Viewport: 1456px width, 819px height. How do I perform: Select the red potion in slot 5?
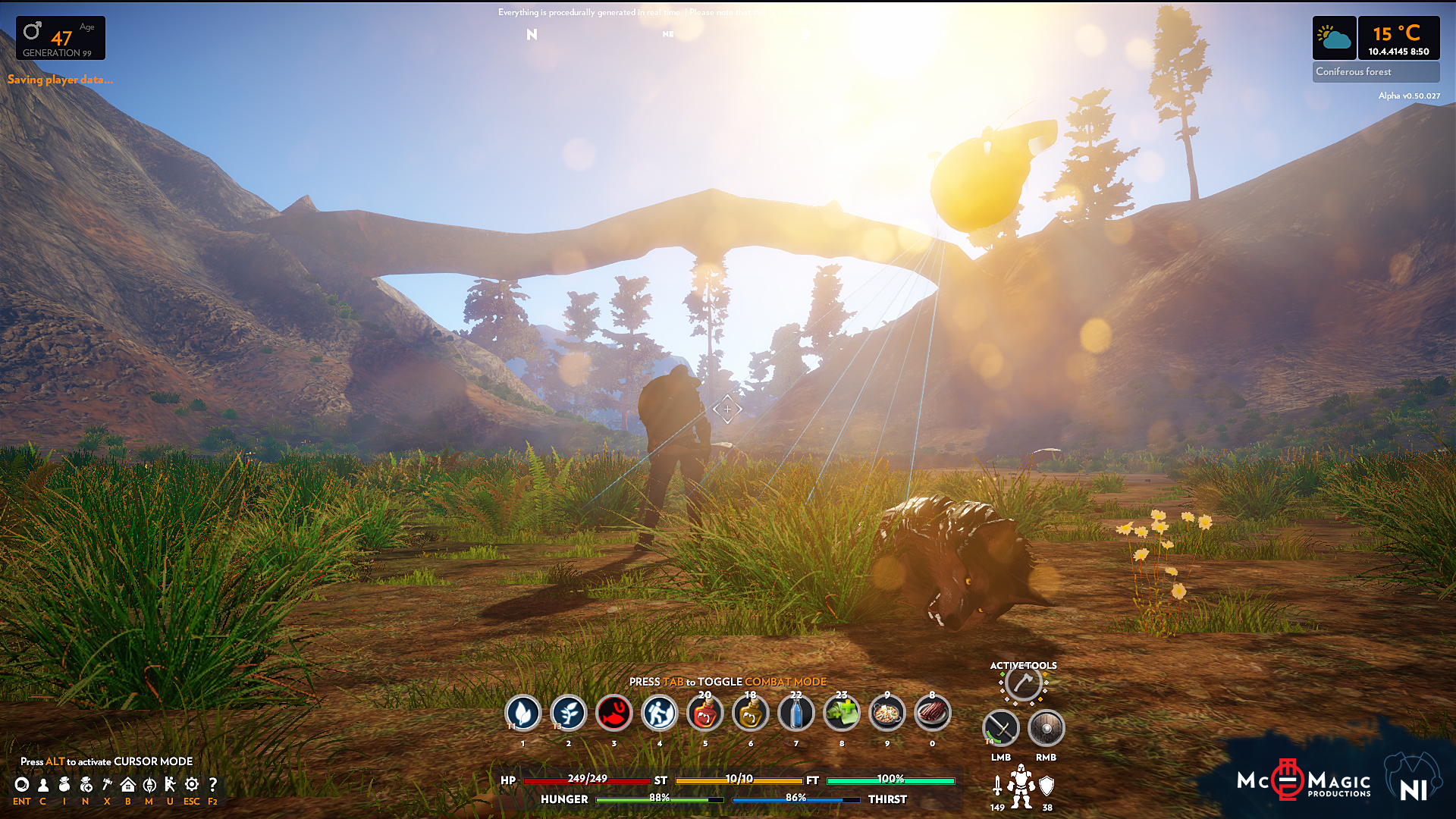[x=705, y=713]
